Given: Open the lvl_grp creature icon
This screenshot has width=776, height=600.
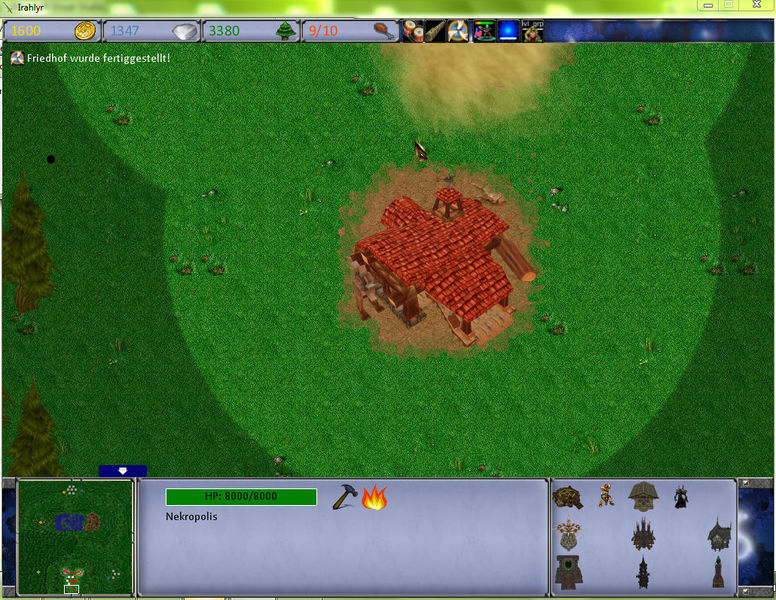Looking at the screenshot, I should 532,30.
